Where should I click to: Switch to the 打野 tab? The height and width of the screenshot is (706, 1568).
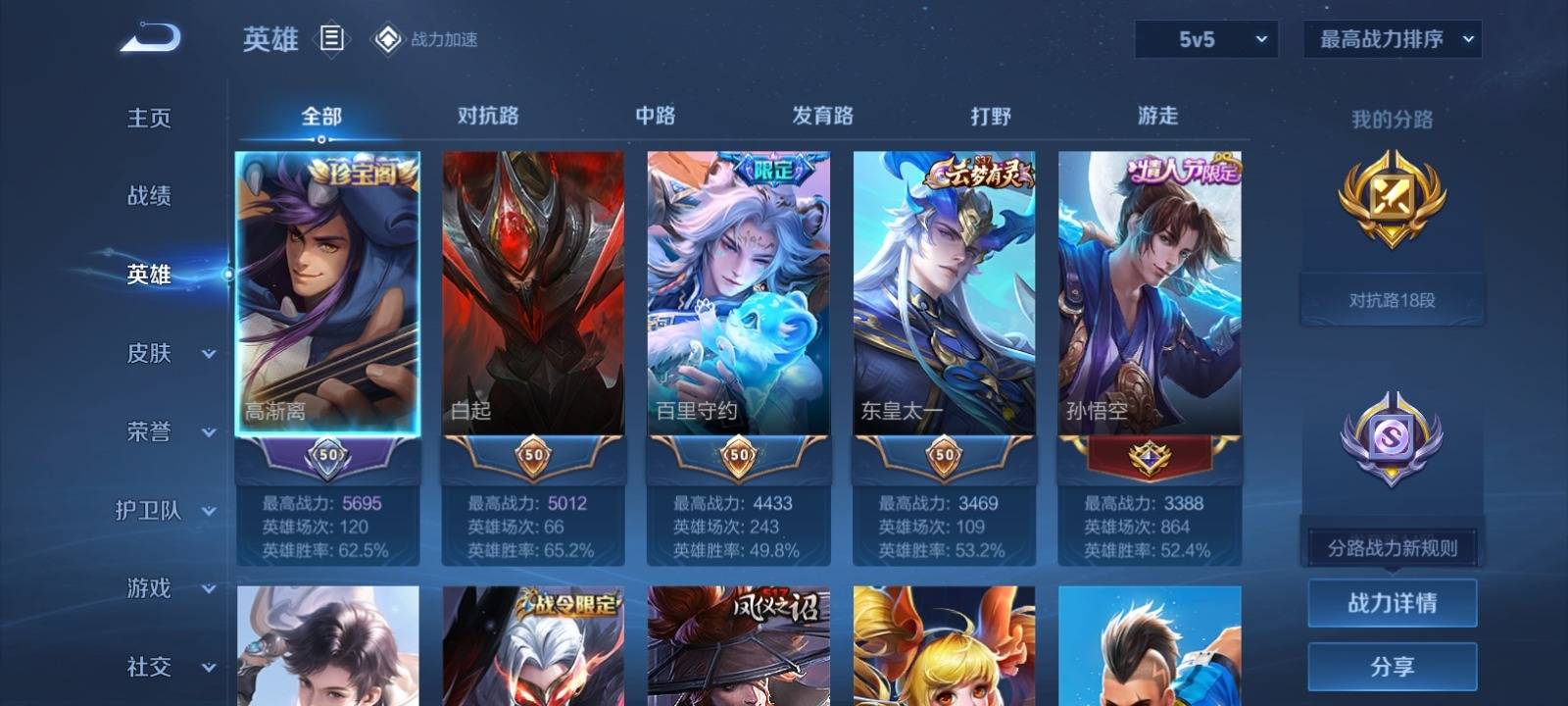coord(990,116)
